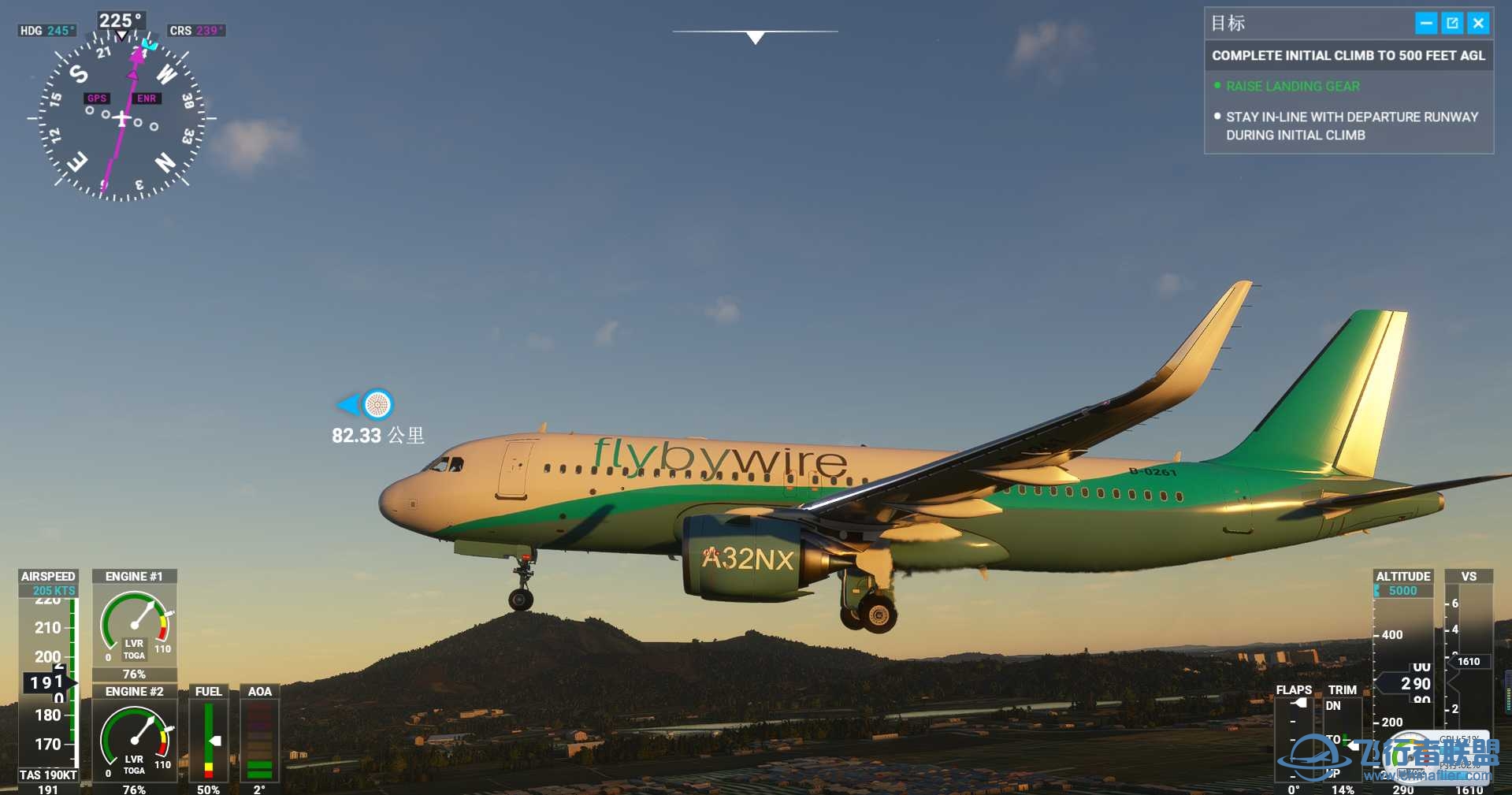The width and height of the screenshot is (1512, 795).
Task: Select the waypoint POI marker near the aircraft
Action: click(376, 405)
